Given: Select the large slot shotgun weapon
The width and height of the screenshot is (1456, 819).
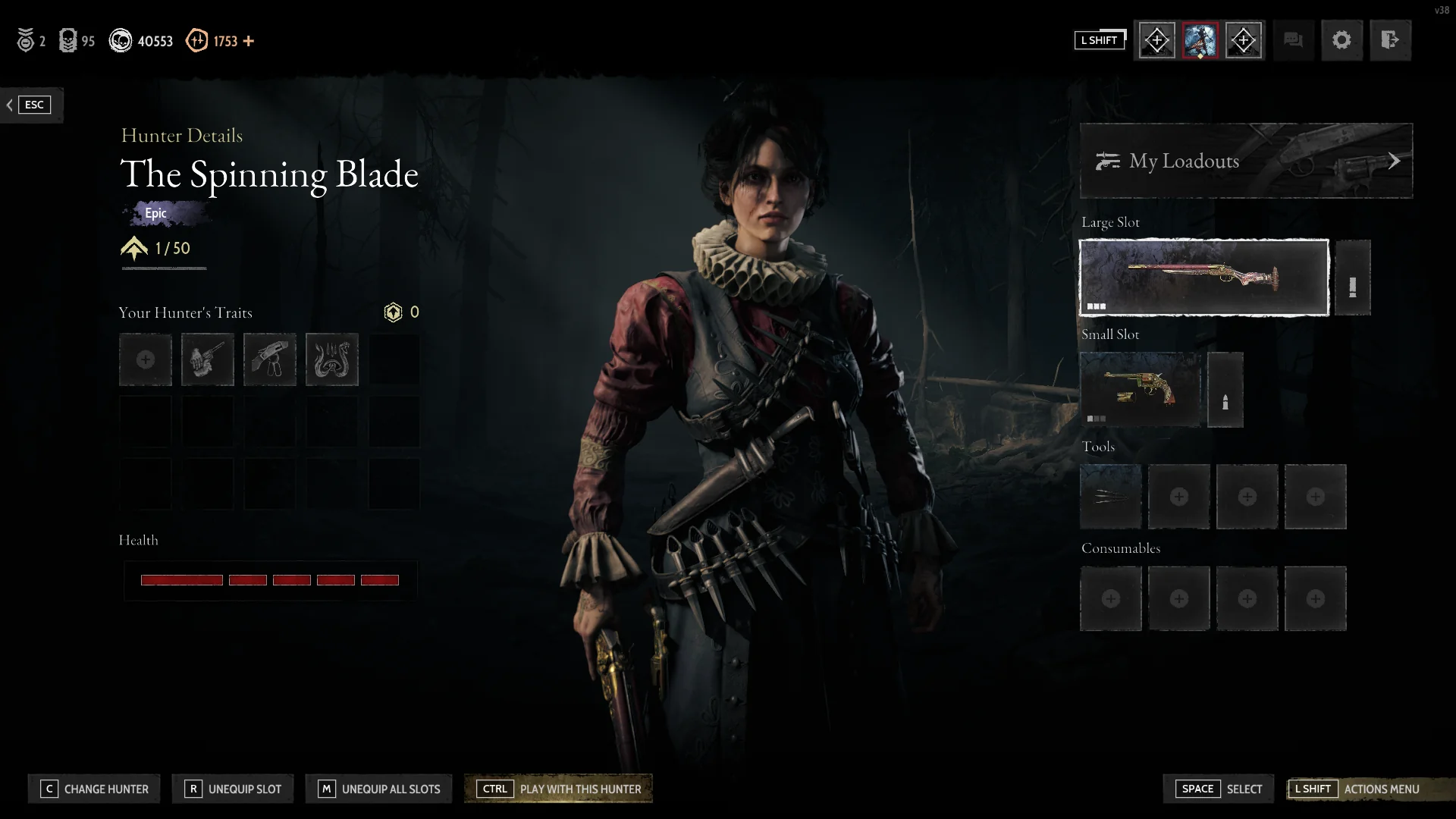Looking at the screenshot, I should coord(1203,278).
